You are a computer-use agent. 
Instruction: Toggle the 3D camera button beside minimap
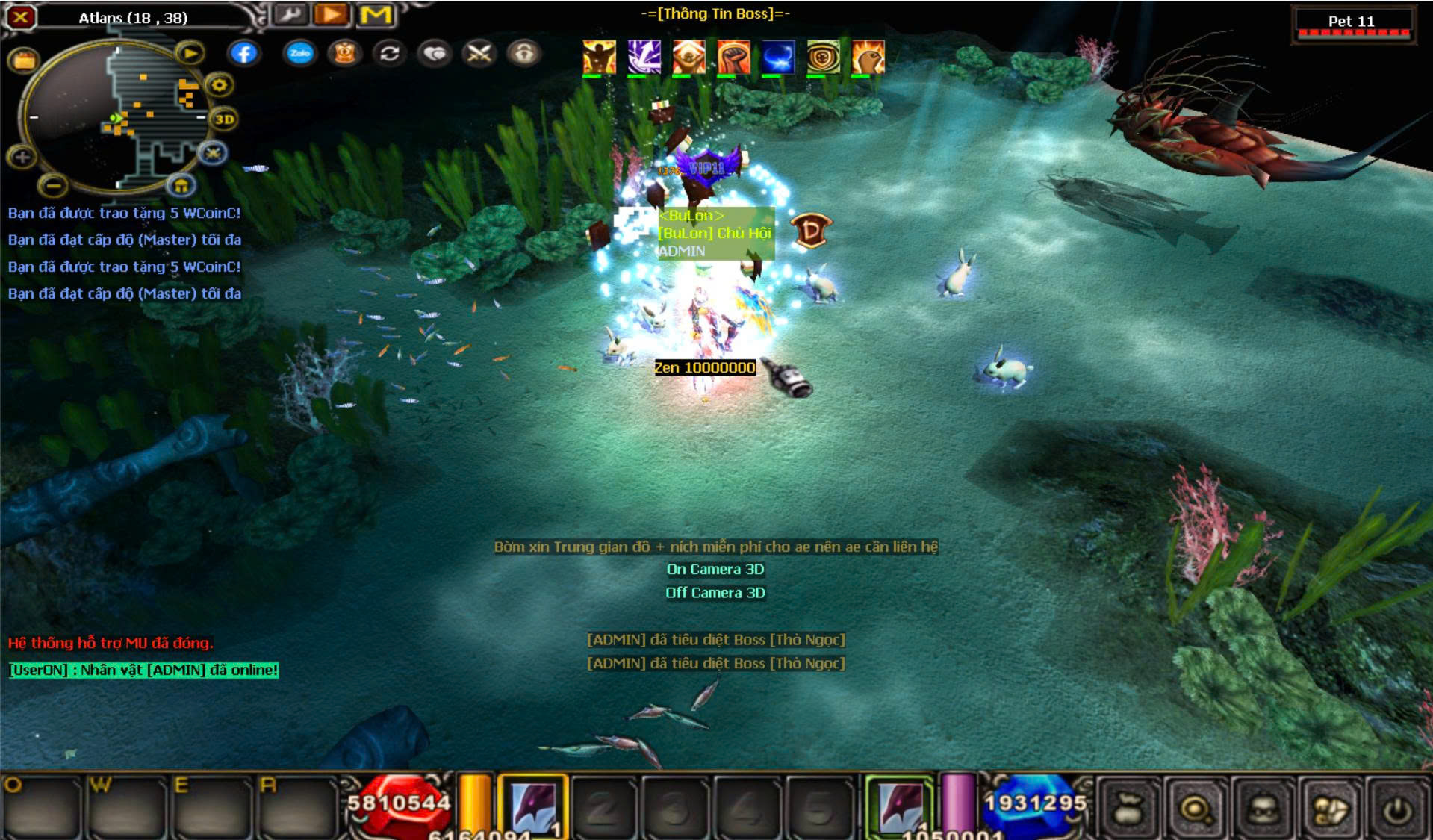point(224,119)
